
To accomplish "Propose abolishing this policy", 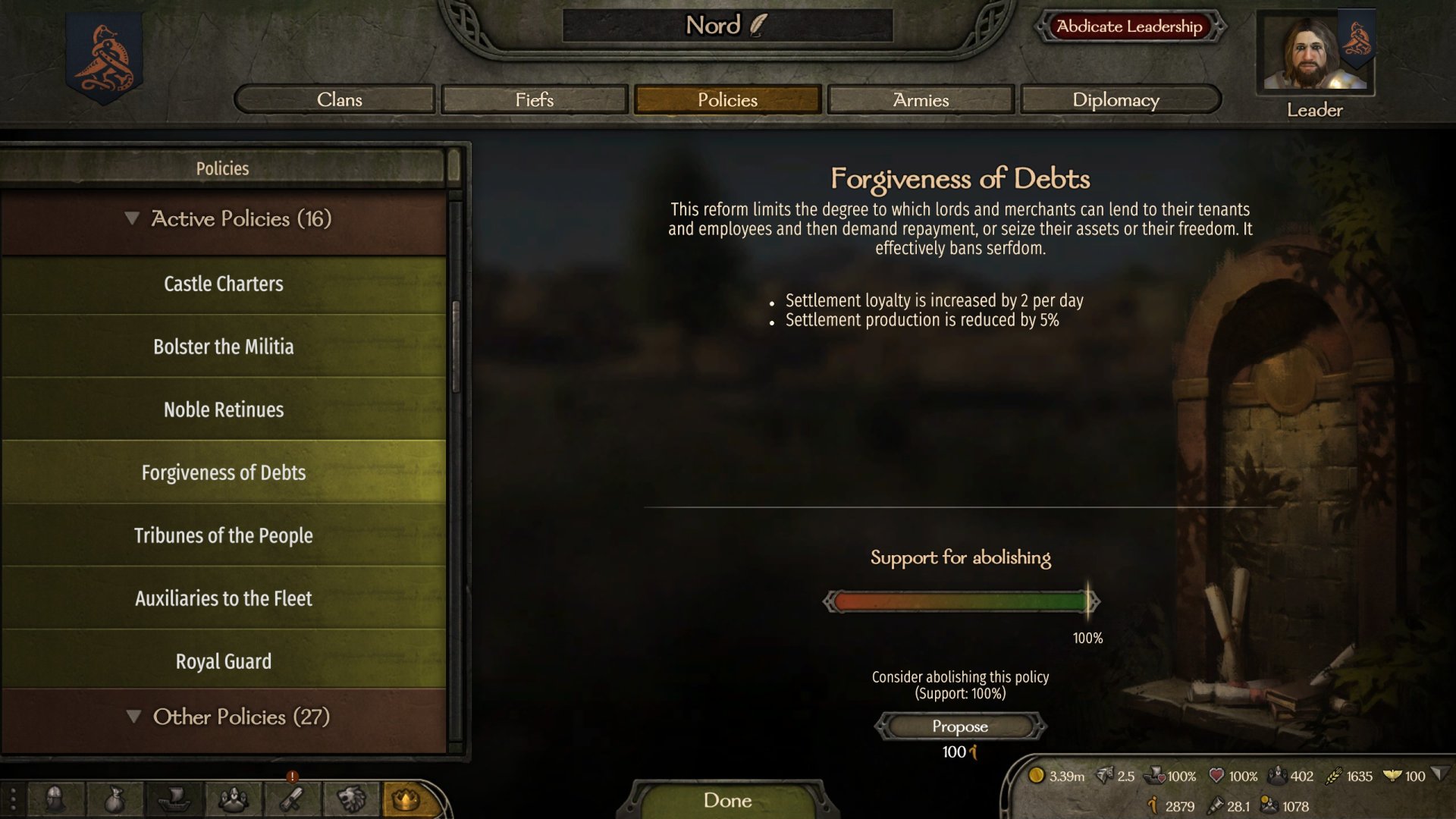I will 960,726.
